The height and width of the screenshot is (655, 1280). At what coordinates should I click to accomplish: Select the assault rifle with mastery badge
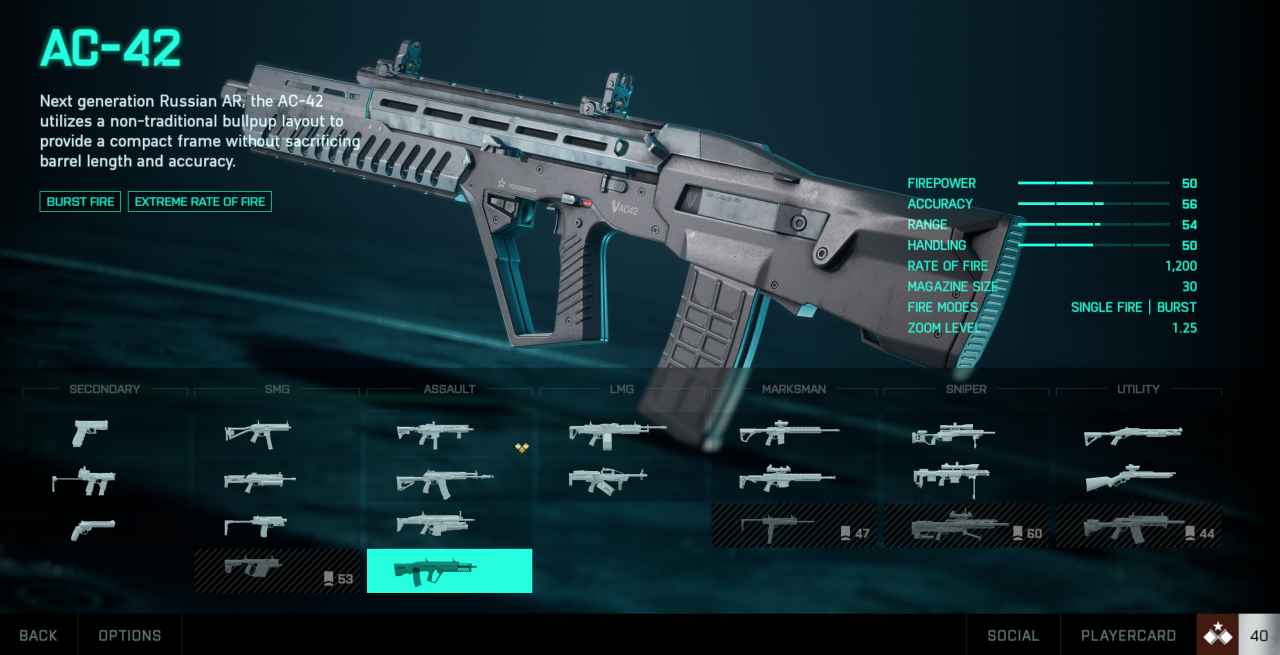435,434
